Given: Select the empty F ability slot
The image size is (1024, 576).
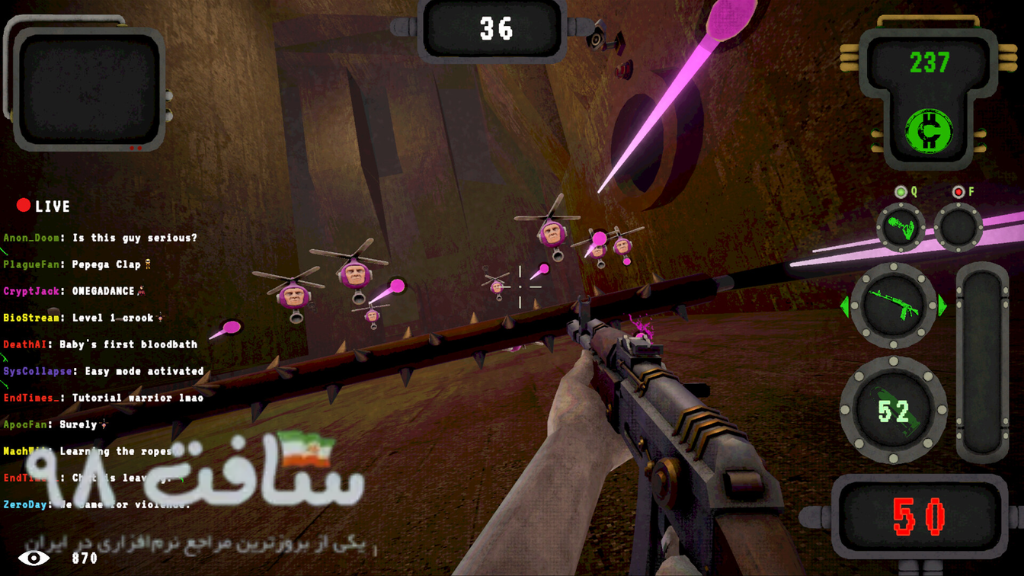Looking at the screenshot, I should click(x=958, y=227).
